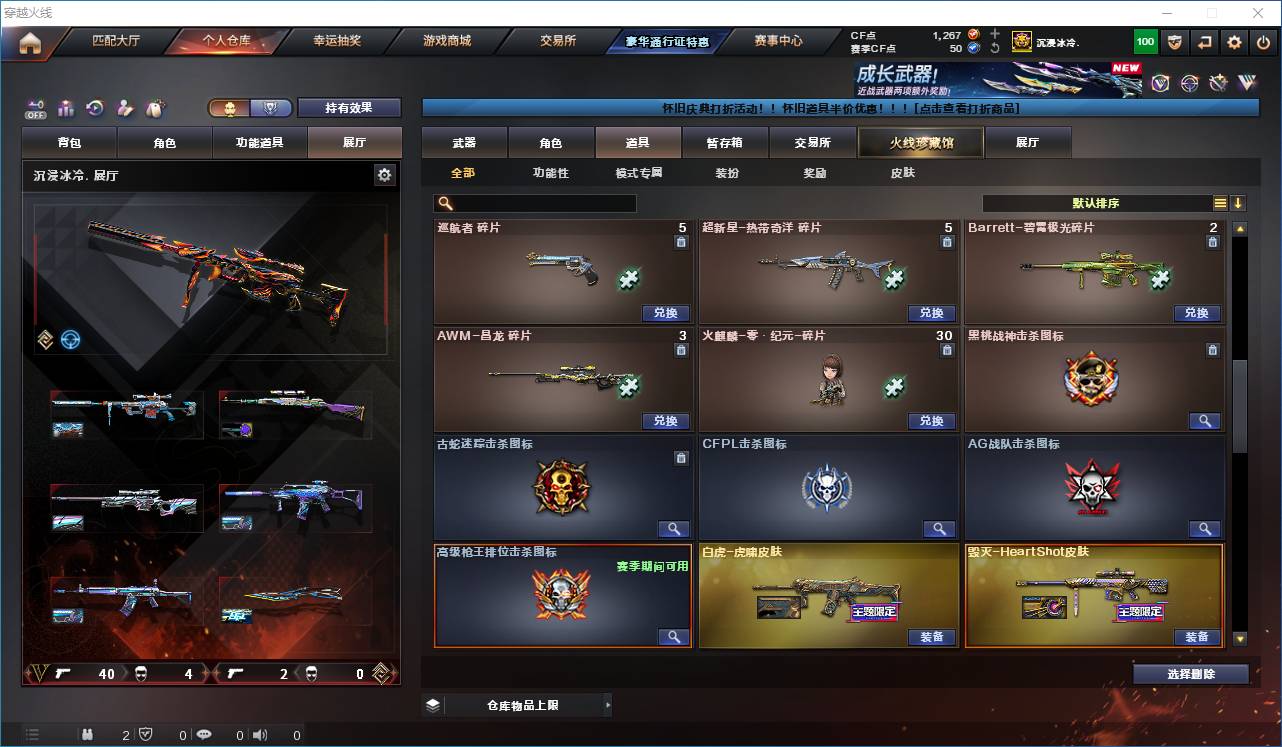
Task: Click the descending sort arrow beside 默认排序
Action: click(1238, 203)
